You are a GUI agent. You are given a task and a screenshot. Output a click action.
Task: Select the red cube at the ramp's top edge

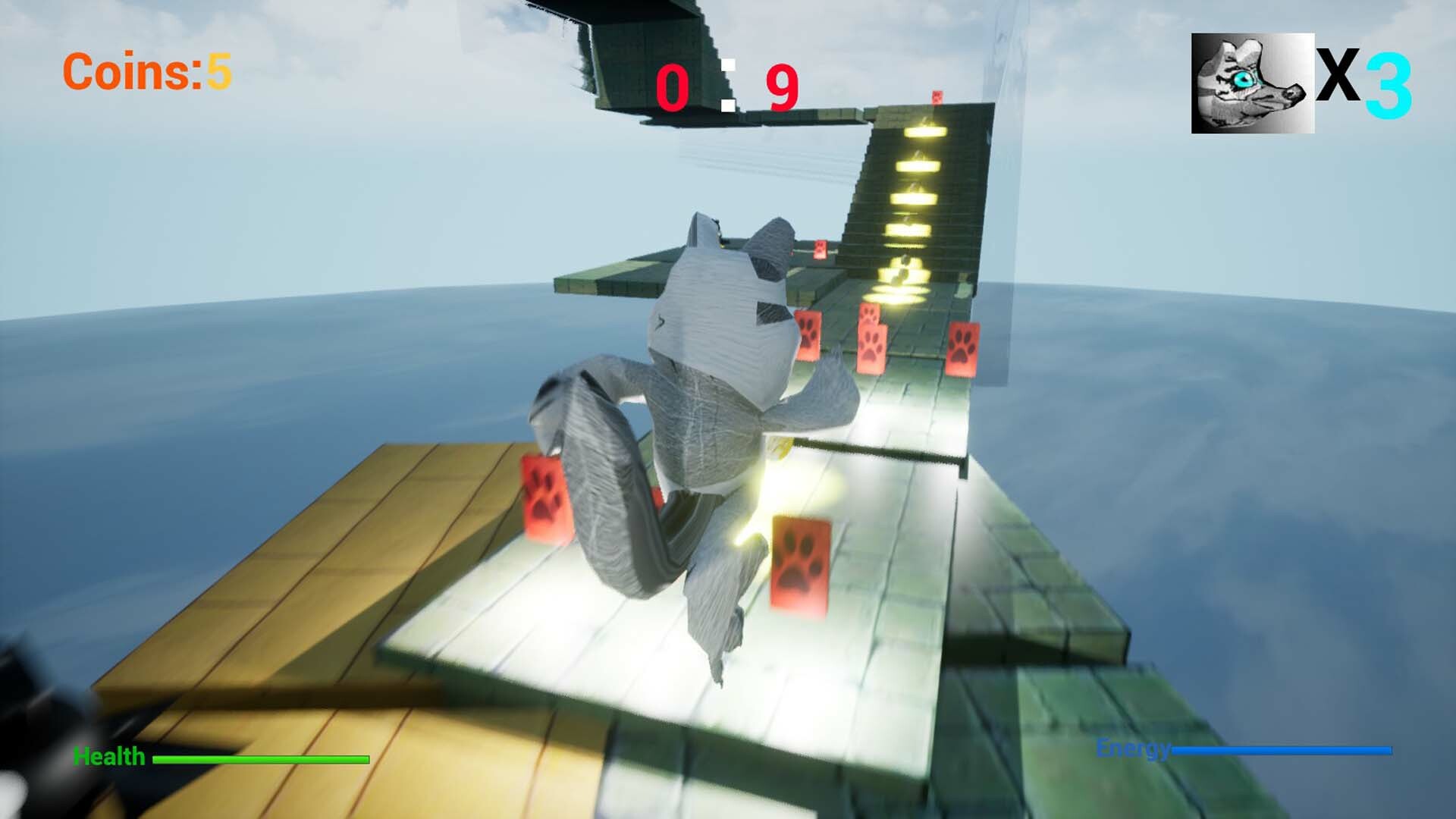click(x=938, y=99)
